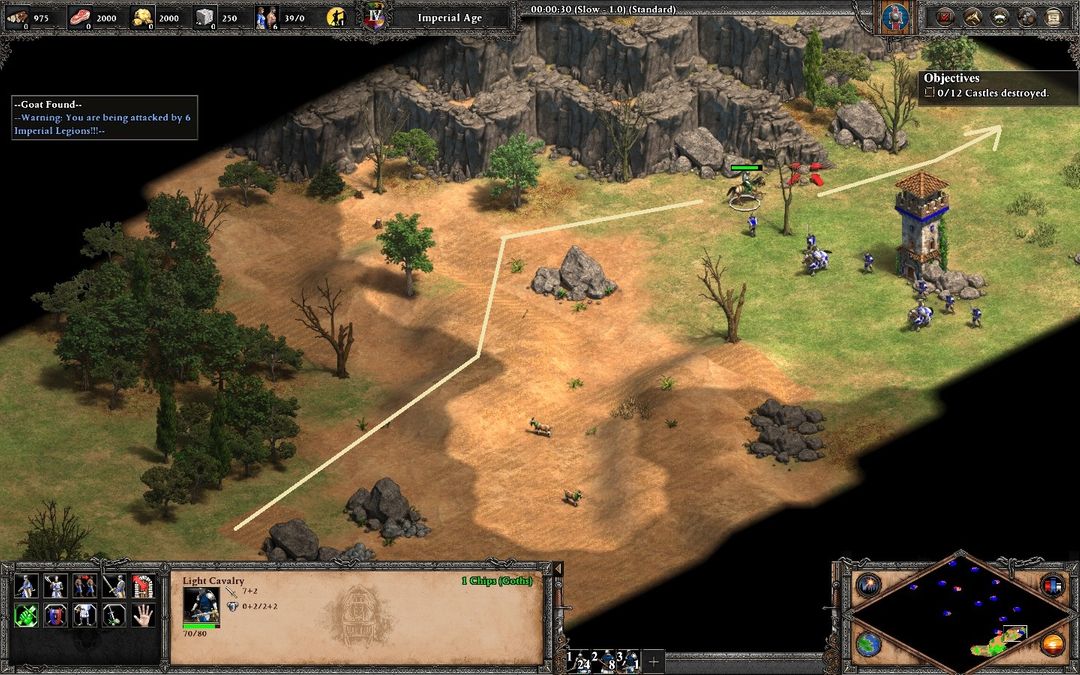
Task: Select the idle villager icon
Action: pos(340,16)
